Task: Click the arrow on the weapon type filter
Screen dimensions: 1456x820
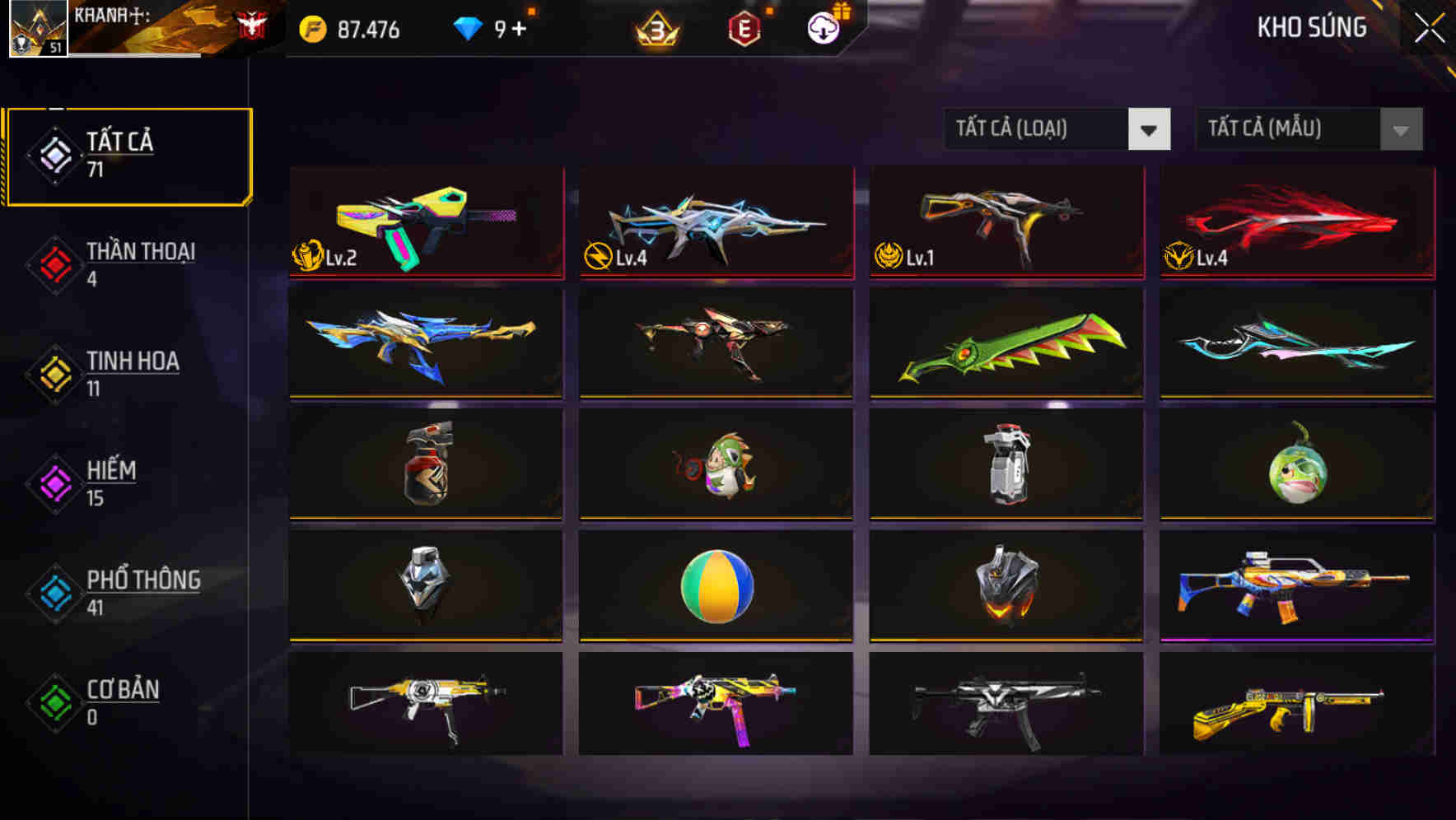Action: tap(1150, 129)
